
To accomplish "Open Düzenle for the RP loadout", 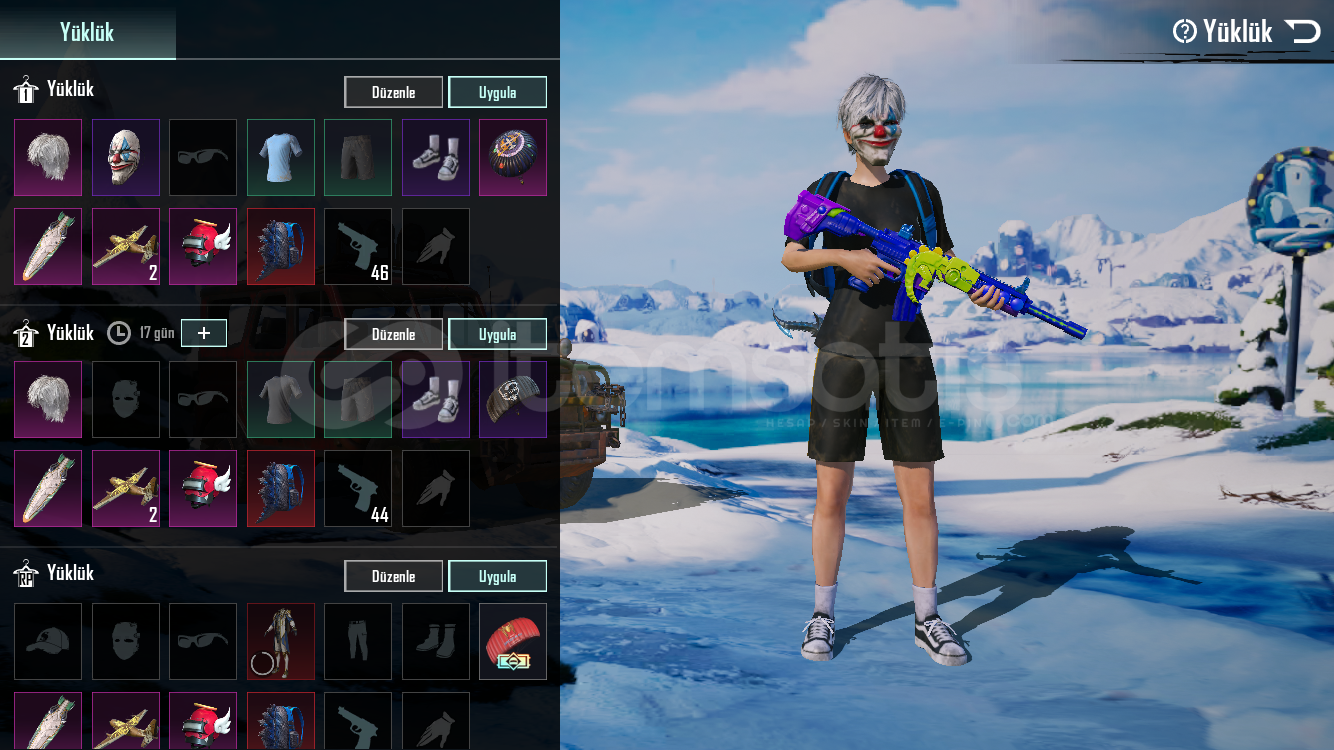I will click(393, 576).
